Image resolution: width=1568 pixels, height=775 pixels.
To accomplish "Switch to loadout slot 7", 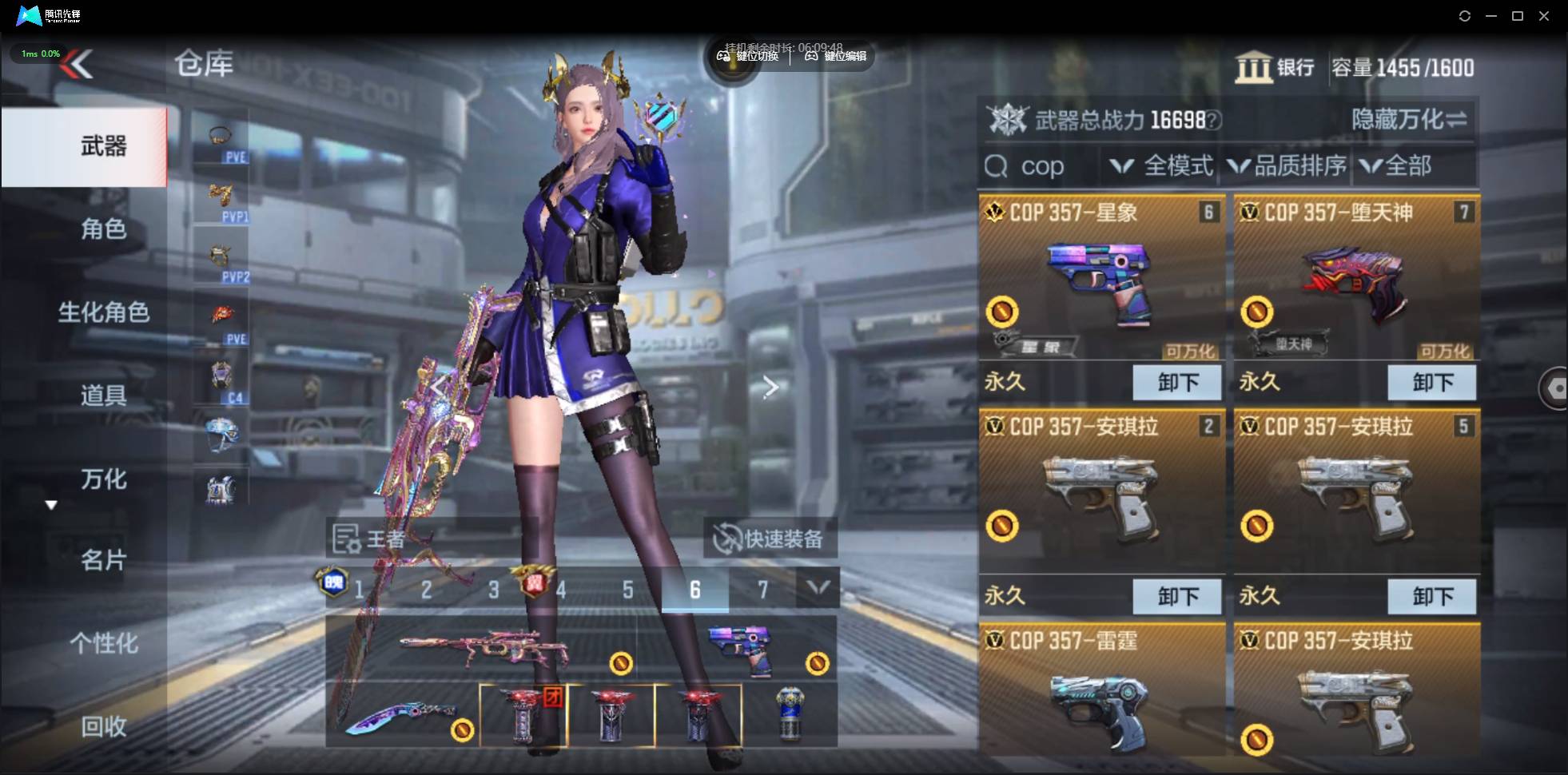I will (762, 590).
